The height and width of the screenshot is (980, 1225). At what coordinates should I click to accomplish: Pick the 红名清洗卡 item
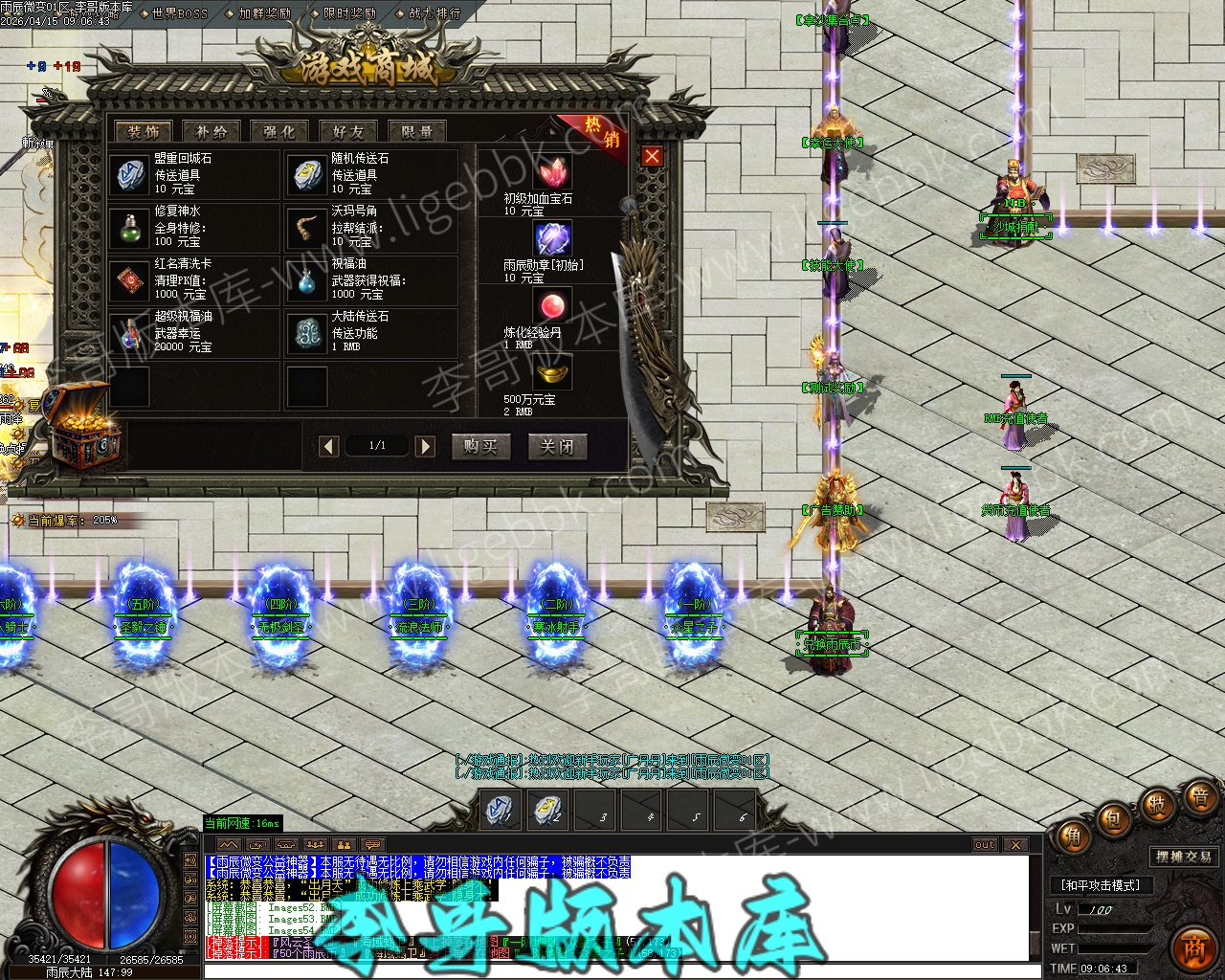pyautogui.click(x=129, y=279)
